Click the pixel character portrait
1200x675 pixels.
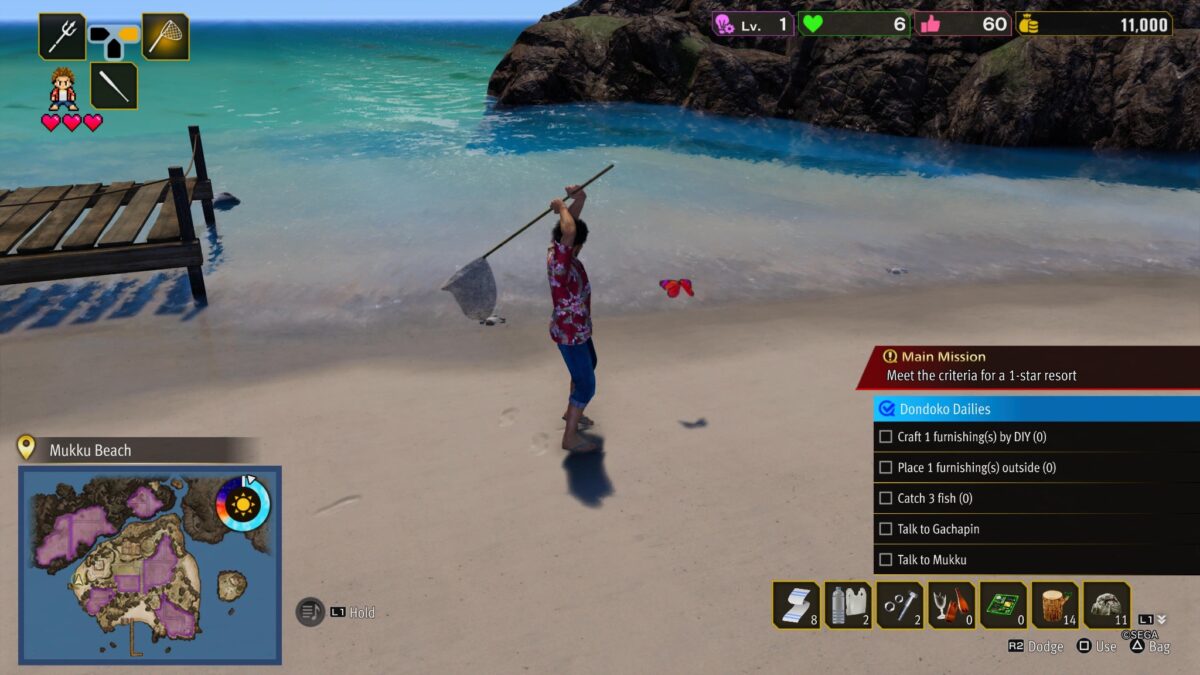(63, 88)
